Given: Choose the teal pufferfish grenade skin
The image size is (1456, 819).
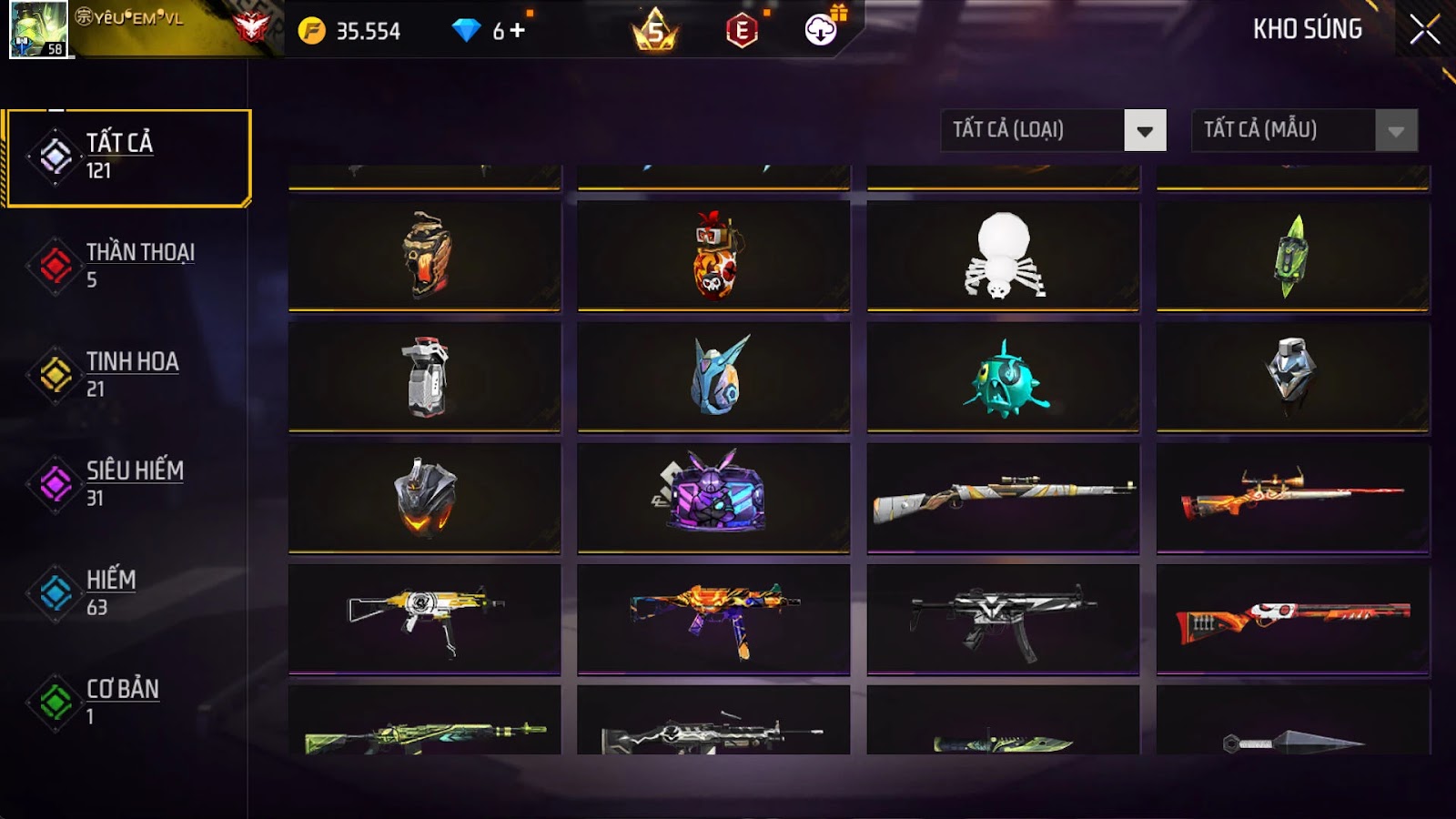Looking at the screenshot, I should coord(1003,377).
